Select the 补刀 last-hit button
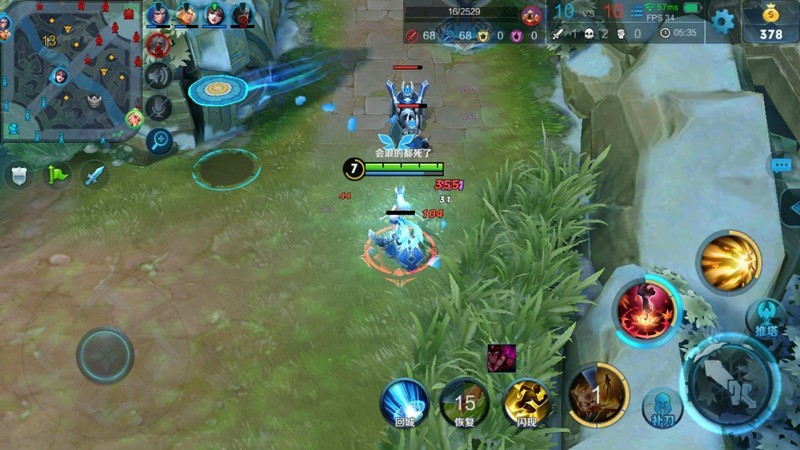800x450 pixels. coord(660,406)
